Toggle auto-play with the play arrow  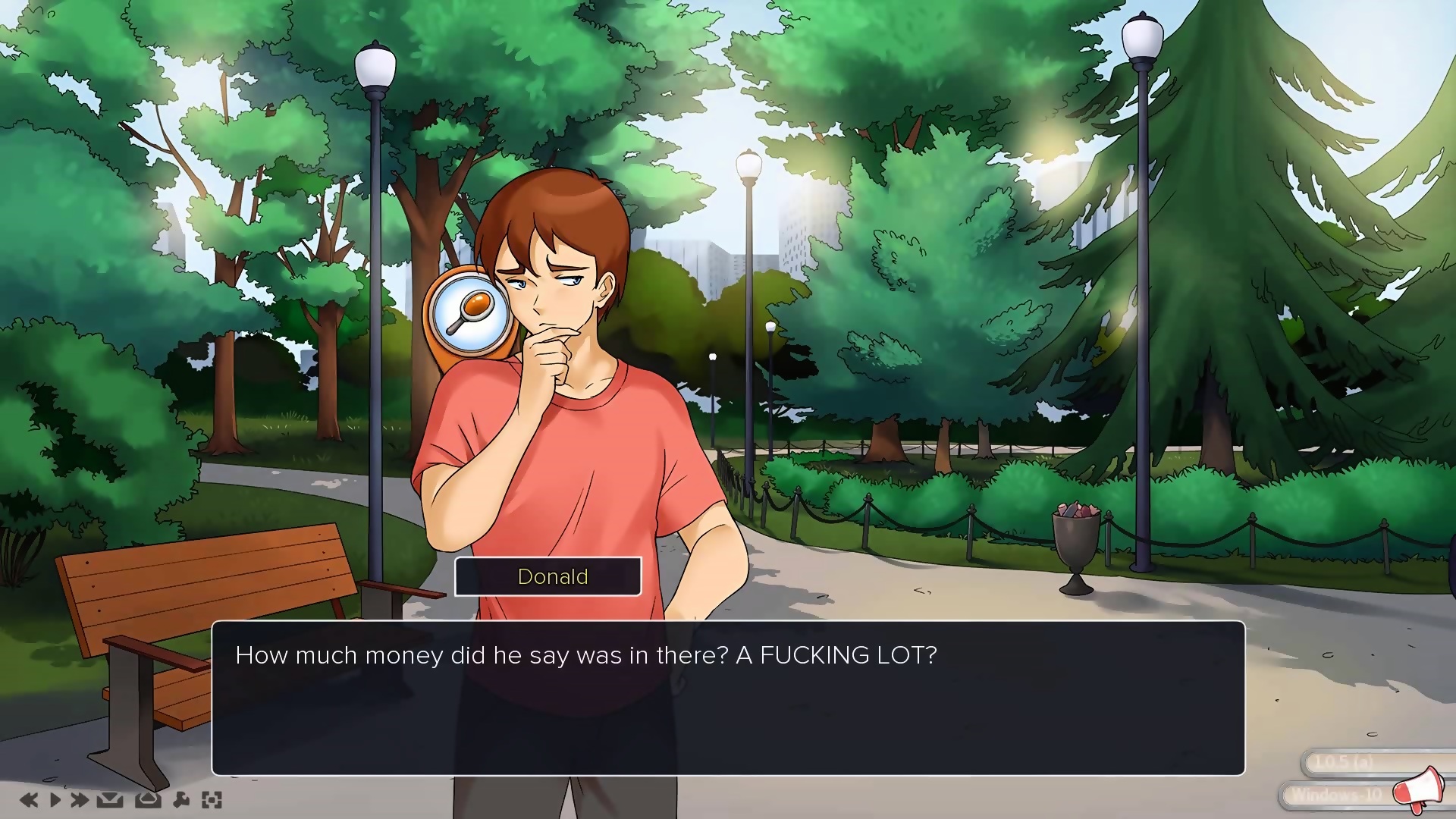(x=55, y=799)
